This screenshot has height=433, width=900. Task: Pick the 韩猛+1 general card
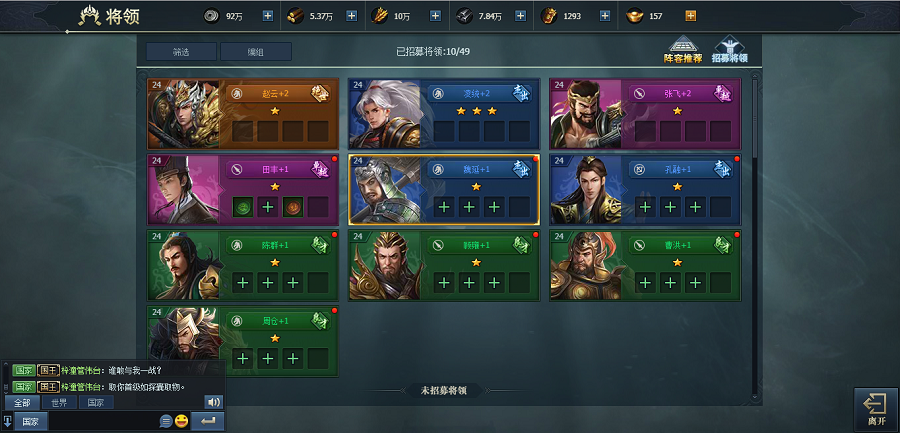pos(444,265)
